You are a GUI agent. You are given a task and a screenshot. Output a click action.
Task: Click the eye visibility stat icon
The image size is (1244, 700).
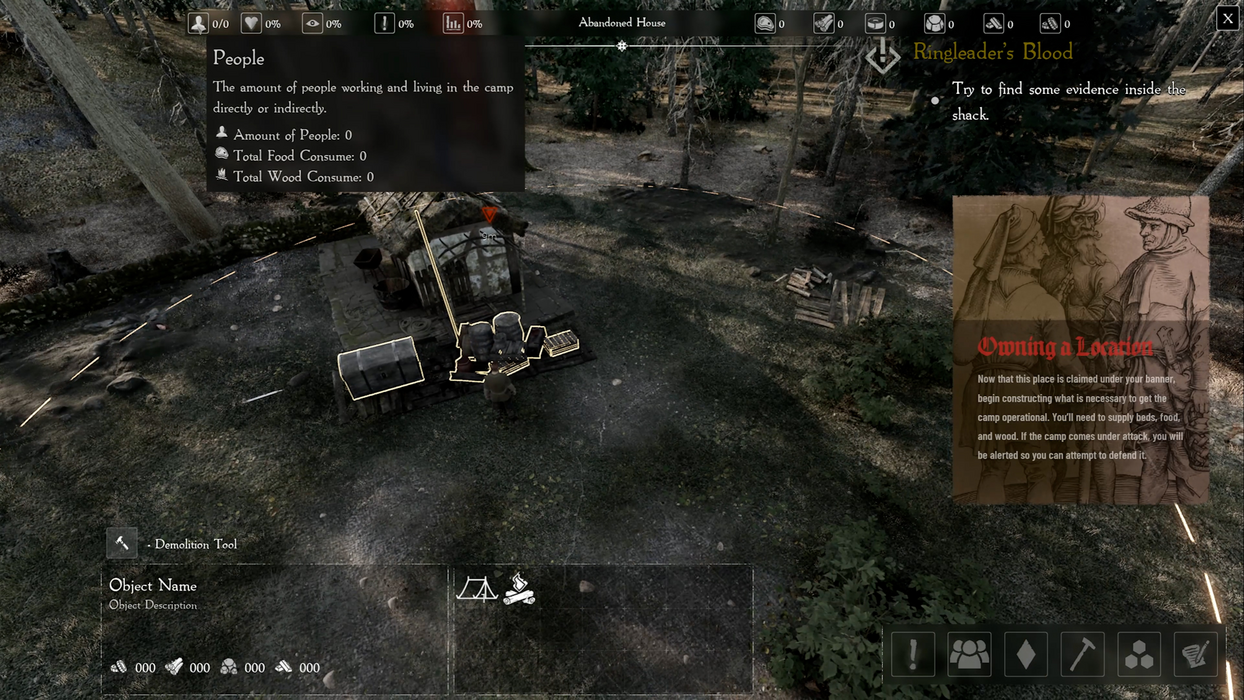point(312,23)
